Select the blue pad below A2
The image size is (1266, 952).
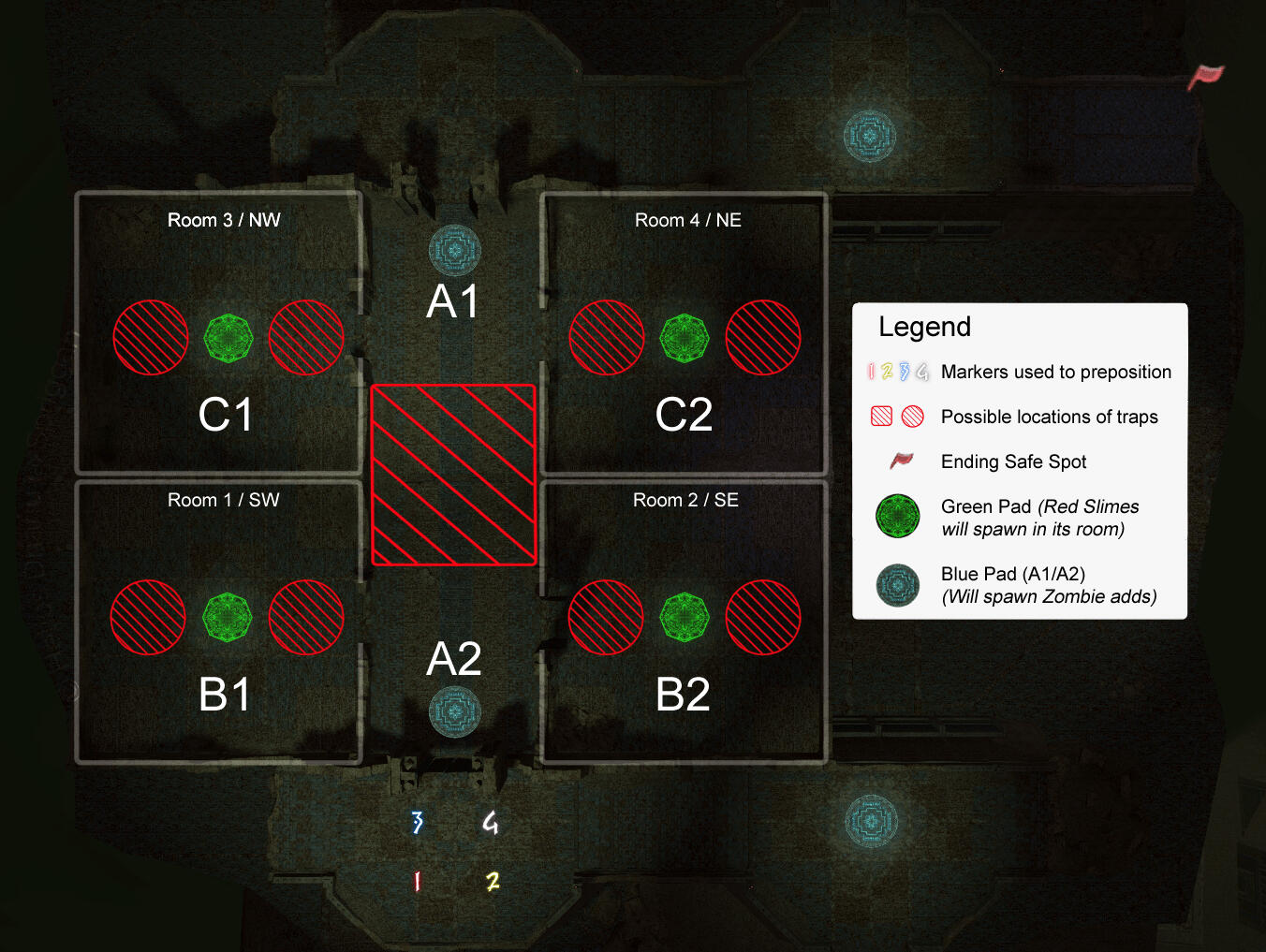455,711
